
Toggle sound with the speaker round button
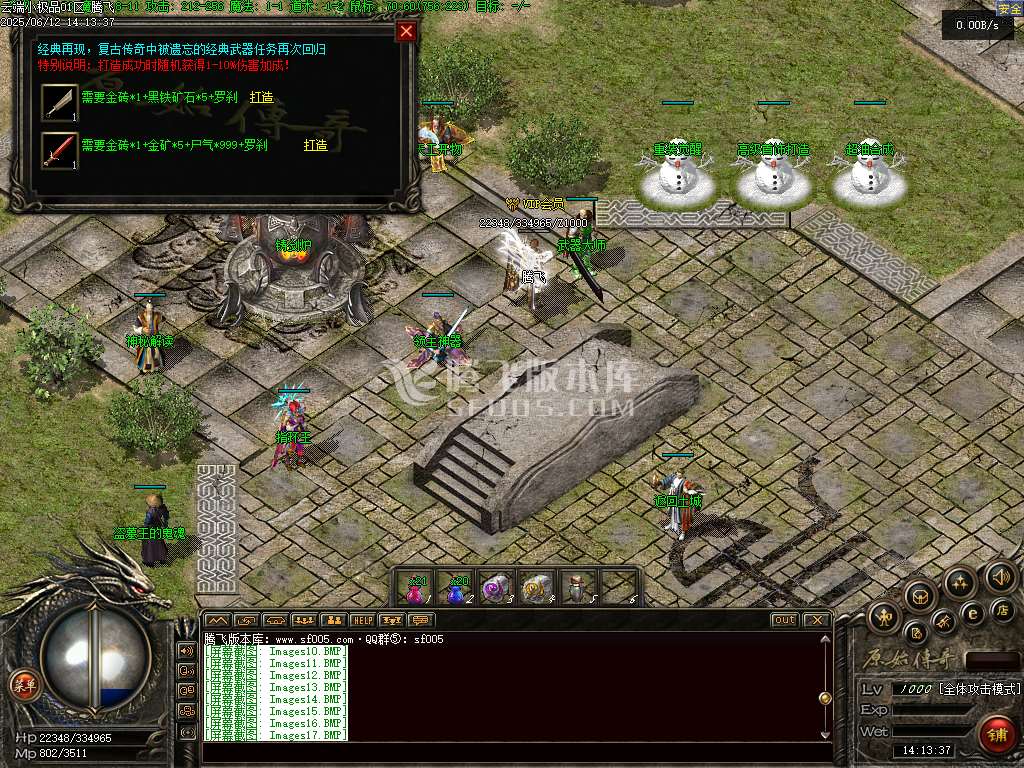coord(1000,577)
